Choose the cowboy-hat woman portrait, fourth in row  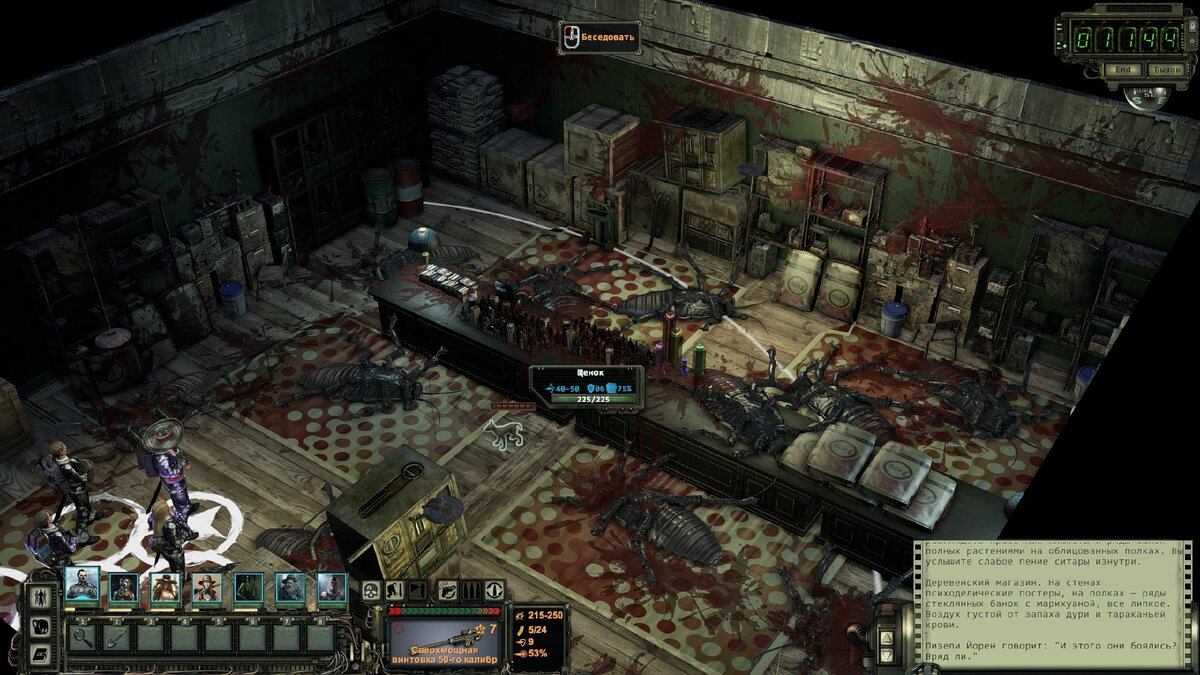coord(207,587)
